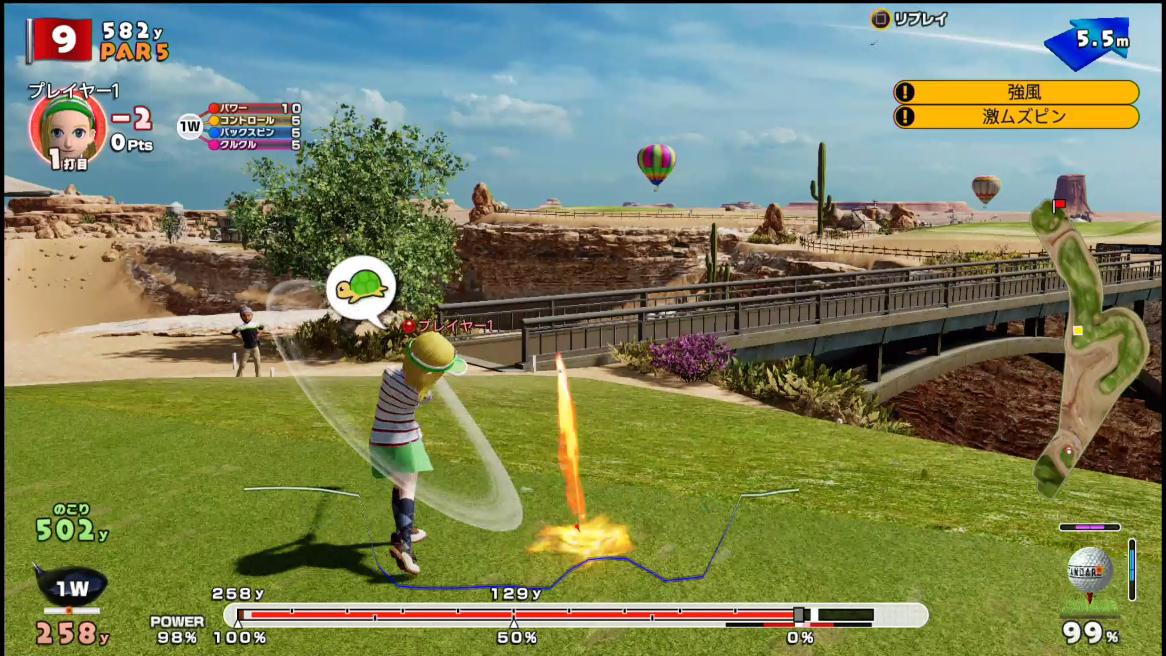Click the shot power gauge bar
This screenshot has height=656, width=1166.
pos(575,614)
